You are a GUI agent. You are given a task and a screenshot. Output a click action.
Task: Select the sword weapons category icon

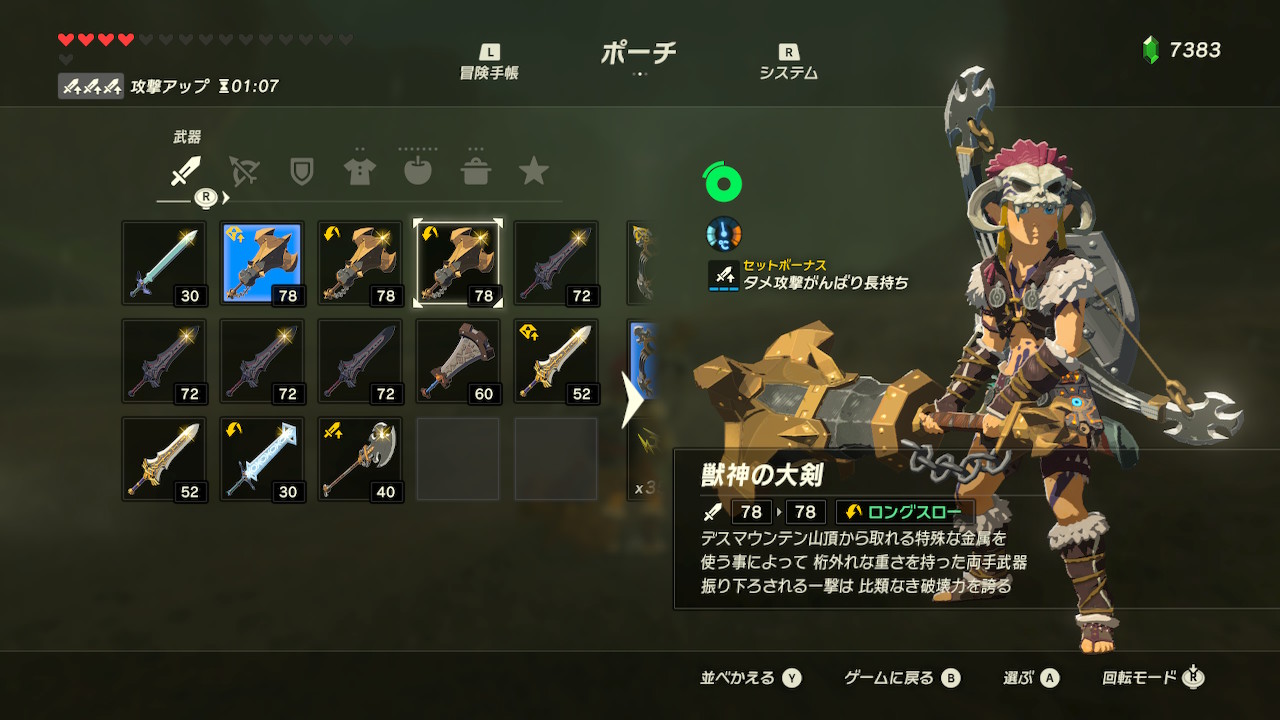[x=185, y=172]
